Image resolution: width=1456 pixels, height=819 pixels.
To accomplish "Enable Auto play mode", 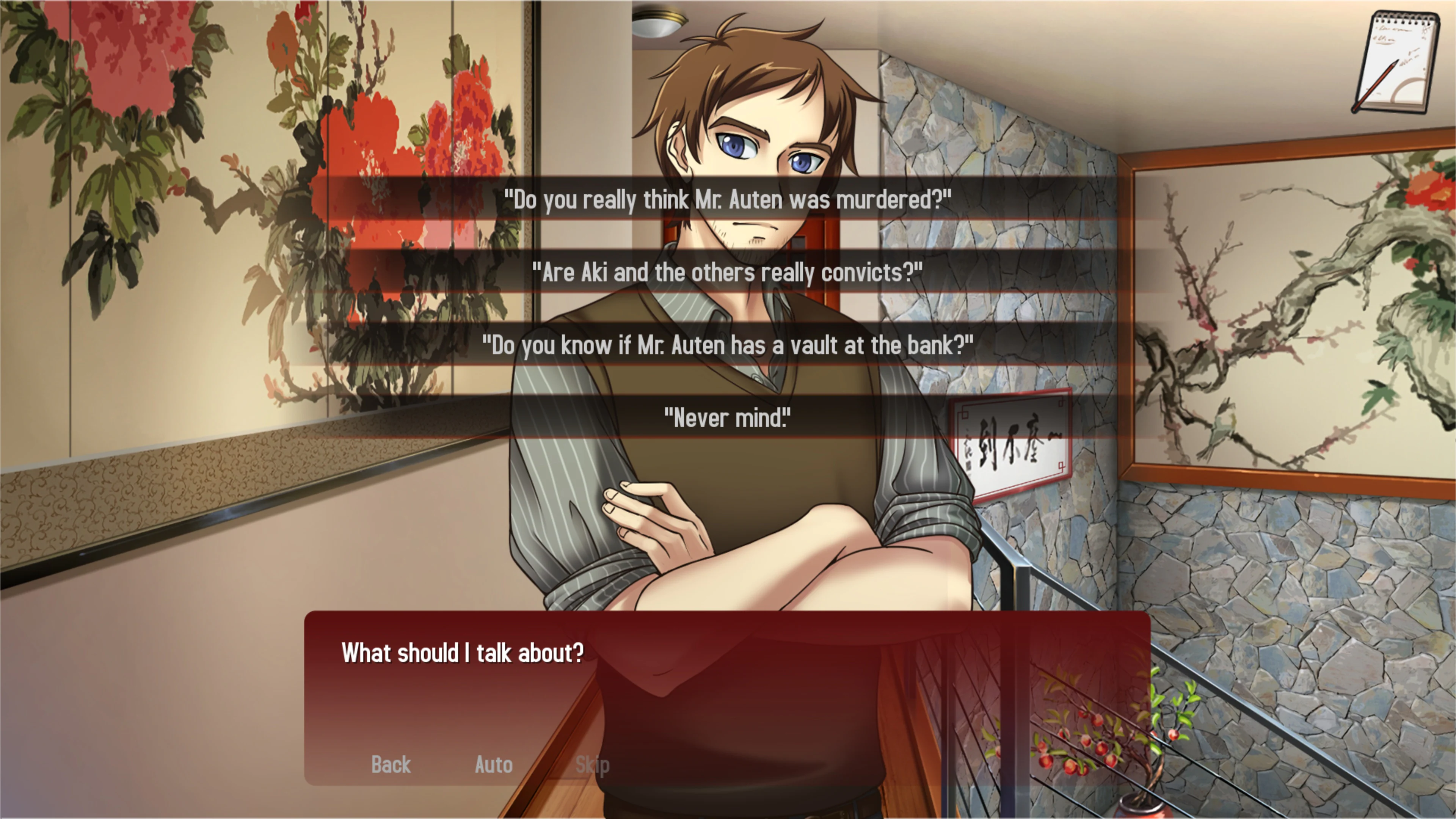I will tap(493, 765).
